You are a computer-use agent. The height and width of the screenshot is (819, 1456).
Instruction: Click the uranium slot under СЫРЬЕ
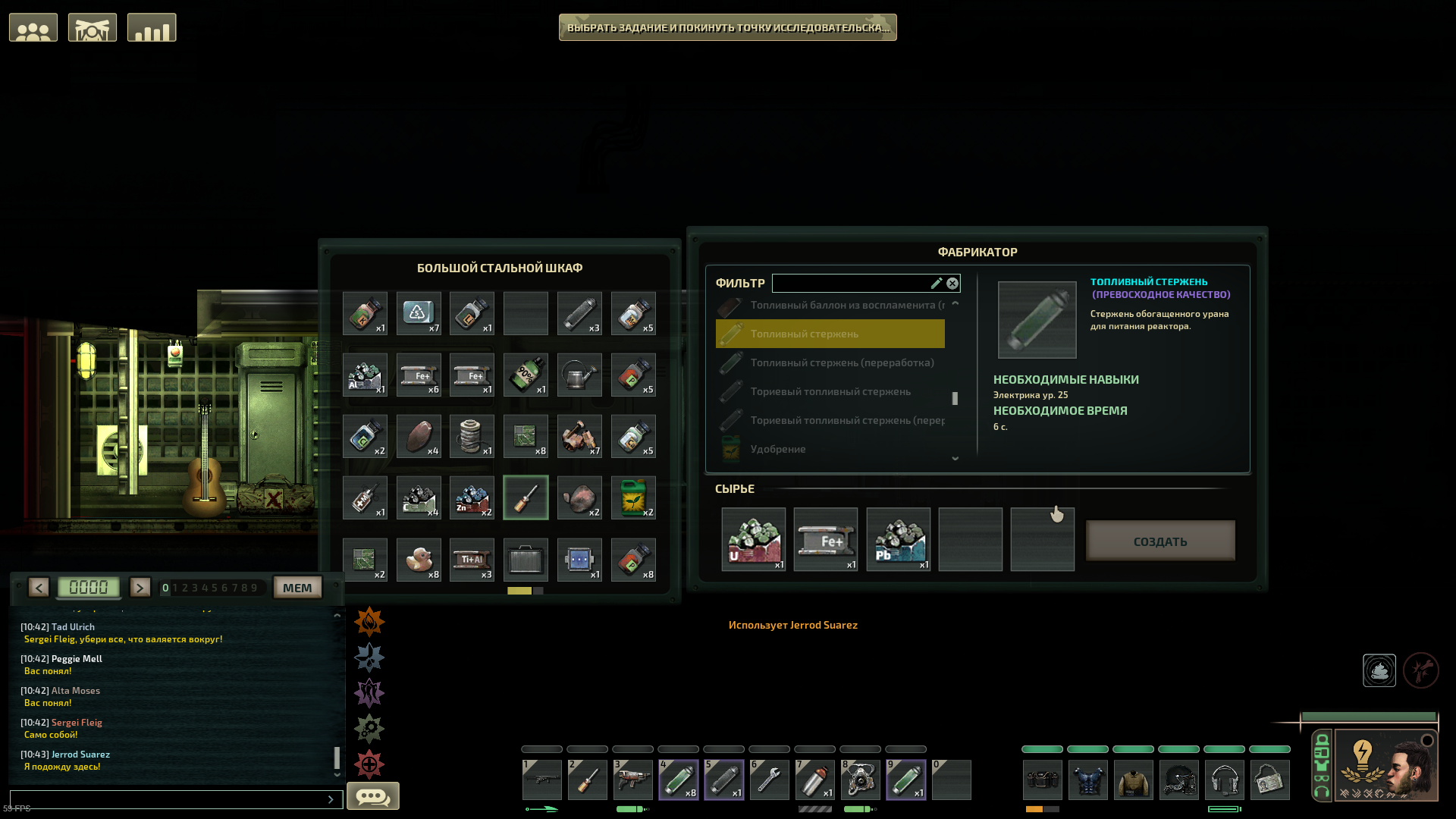click(x=753, y=539)
